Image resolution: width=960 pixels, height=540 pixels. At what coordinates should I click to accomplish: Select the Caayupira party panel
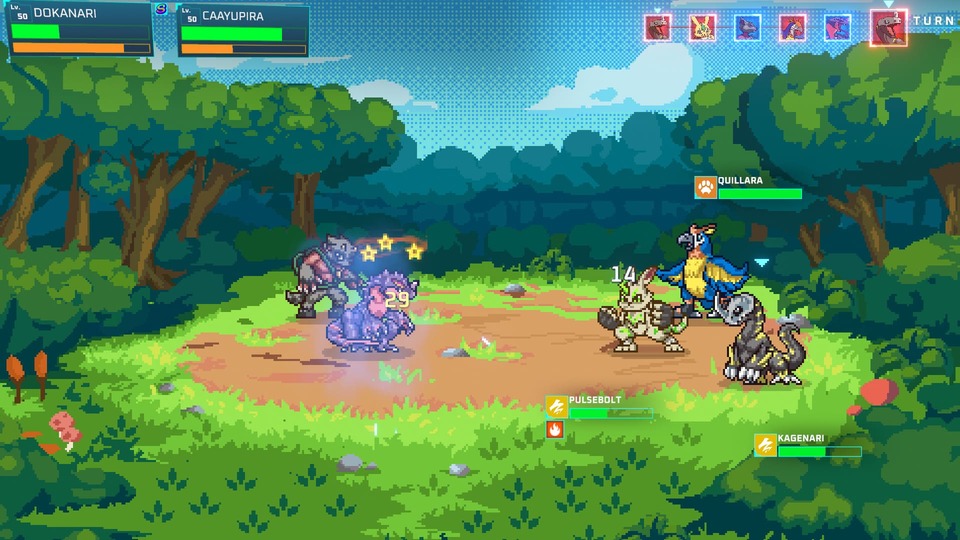pos(243,29)
